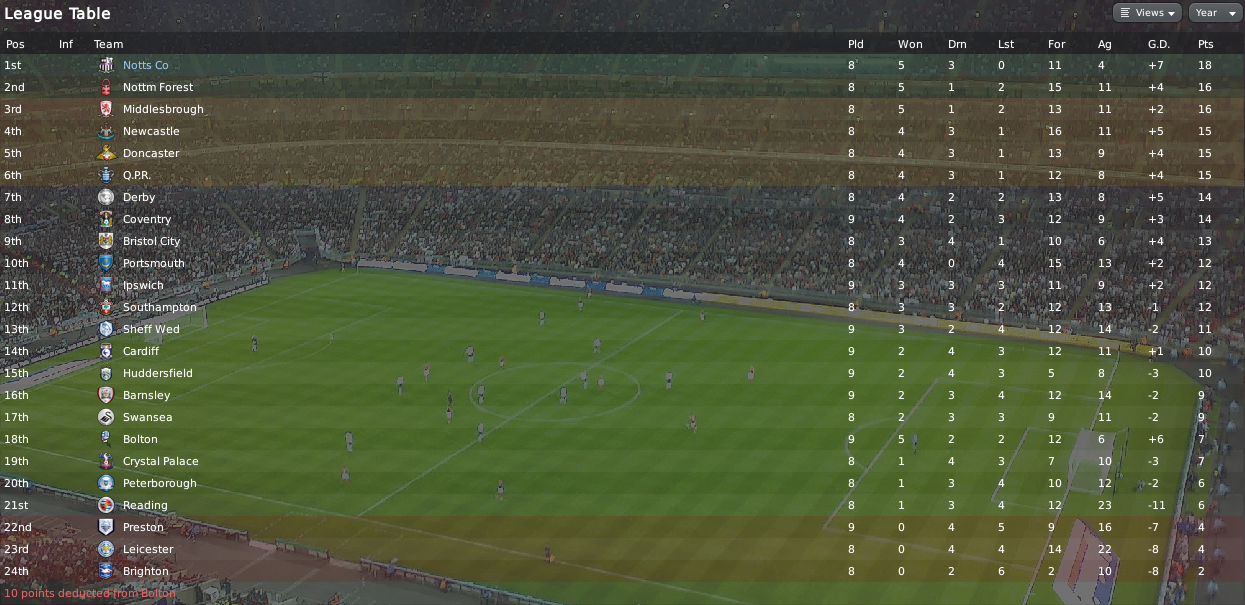Open Nottm Forest team page
Screen dimensions: 1245x605
158,87
